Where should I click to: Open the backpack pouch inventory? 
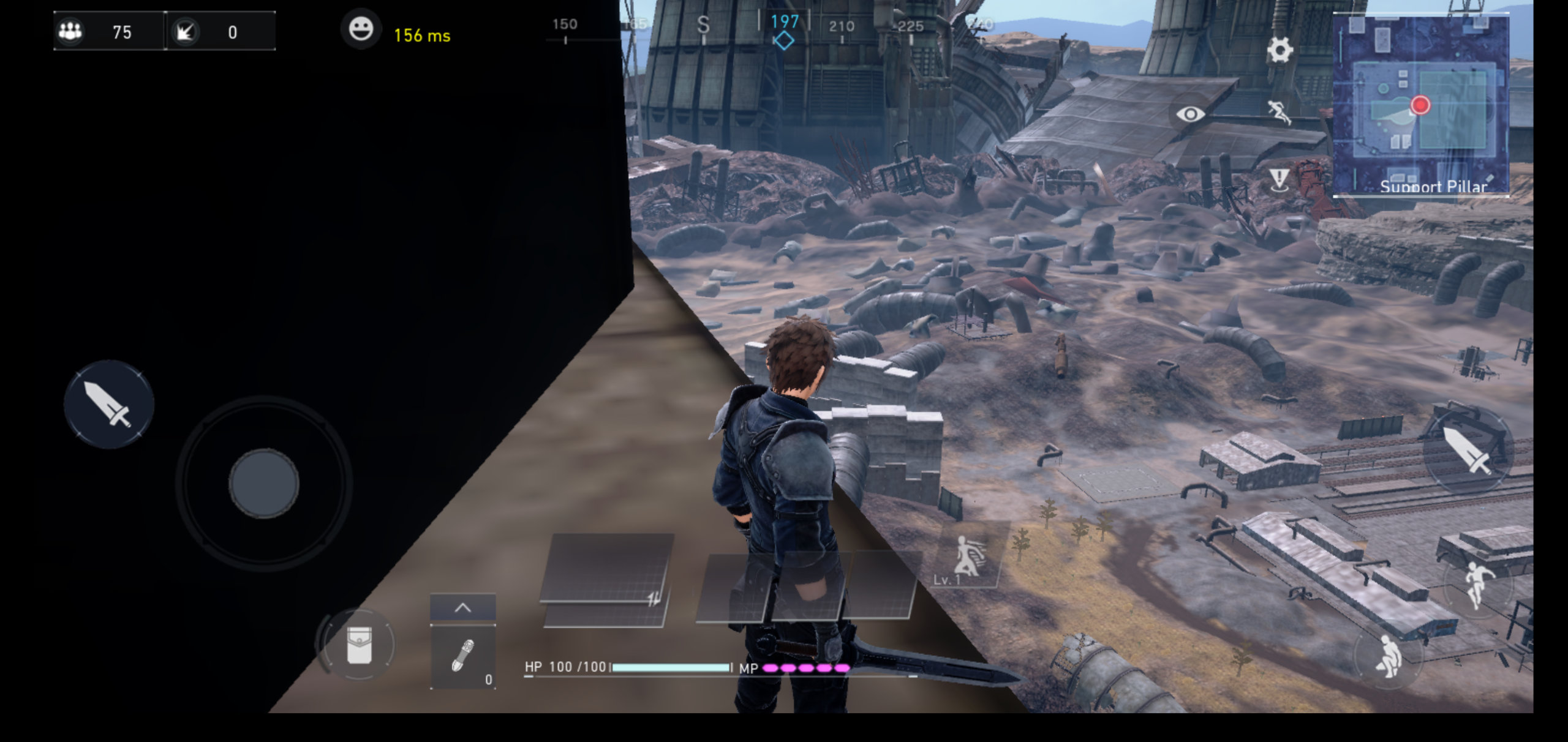point(359,645)
